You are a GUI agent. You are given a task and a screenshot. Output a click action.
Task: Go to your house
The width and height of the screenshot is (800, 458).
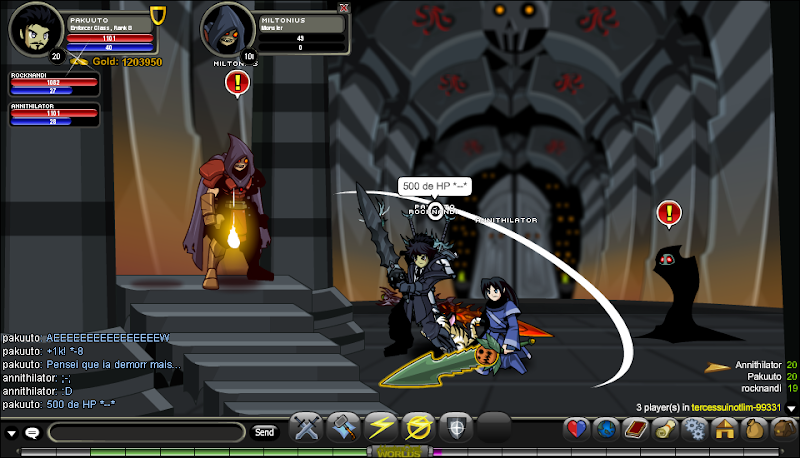pos(722,429)
